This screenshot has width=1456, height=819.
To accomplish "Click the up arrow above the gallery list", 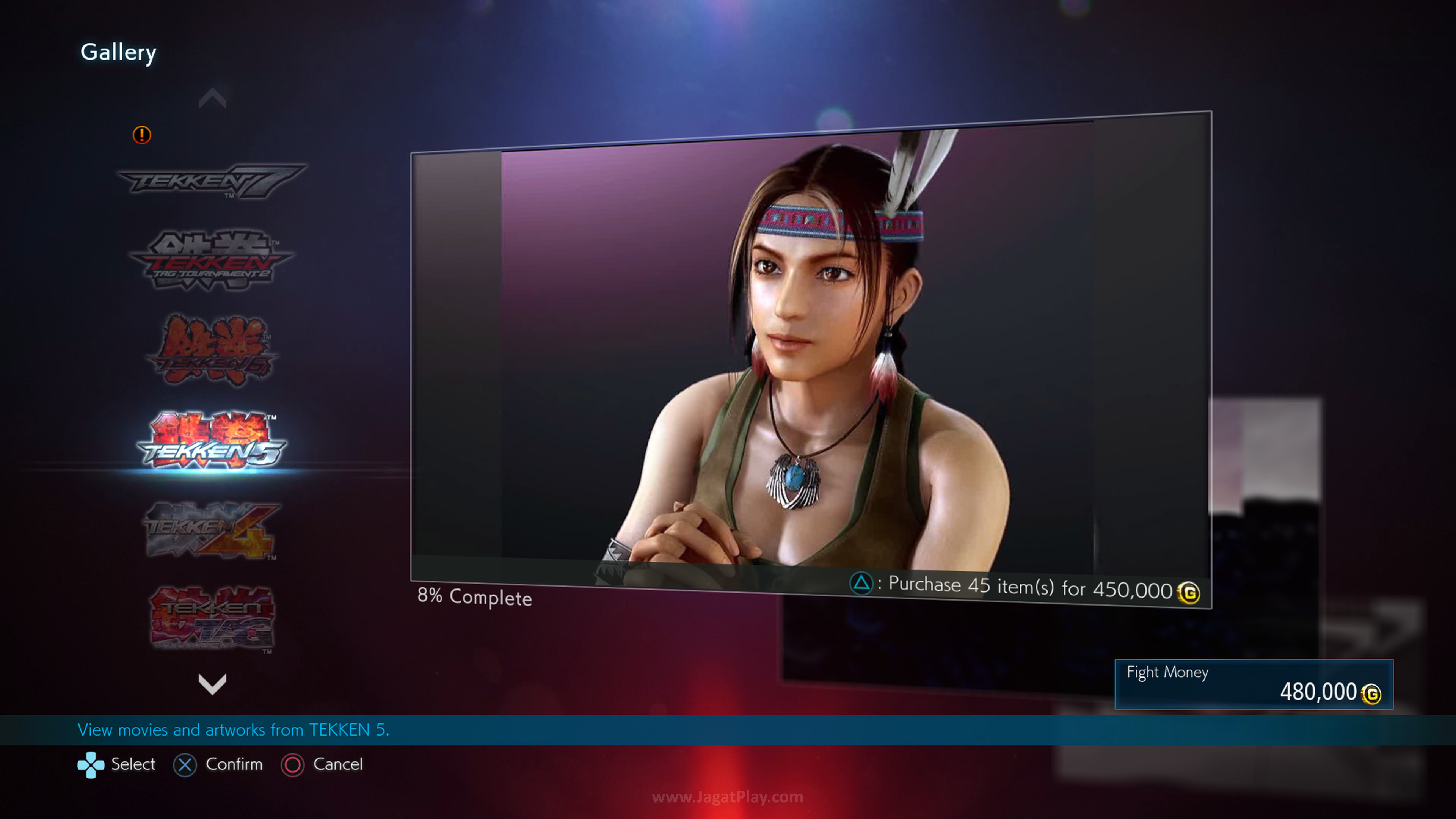I will (212, 98).
